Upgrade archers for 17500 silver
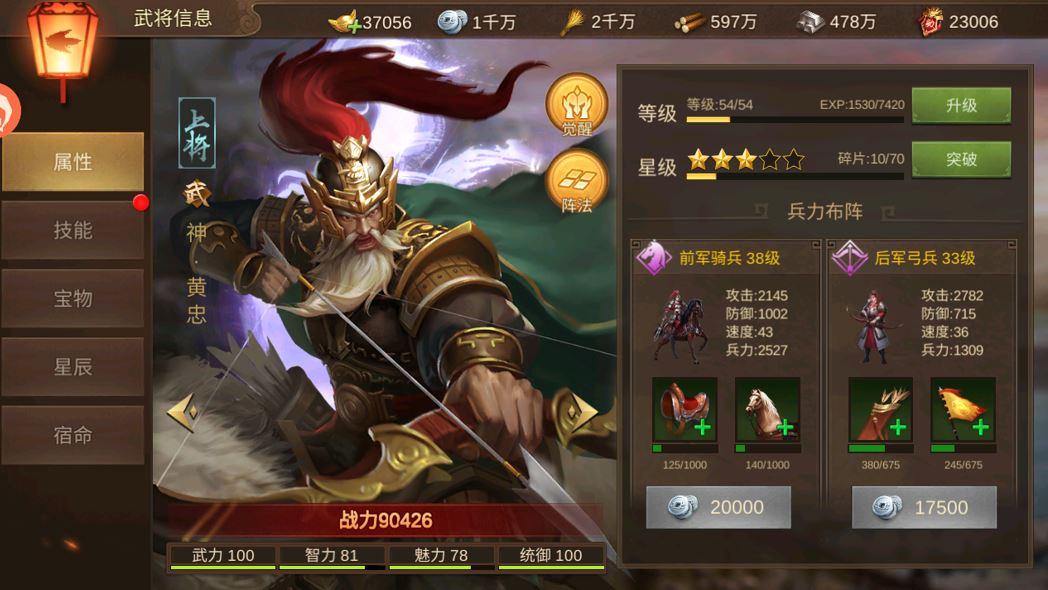Screen dimensions: 1048x590 click(924, 507)
